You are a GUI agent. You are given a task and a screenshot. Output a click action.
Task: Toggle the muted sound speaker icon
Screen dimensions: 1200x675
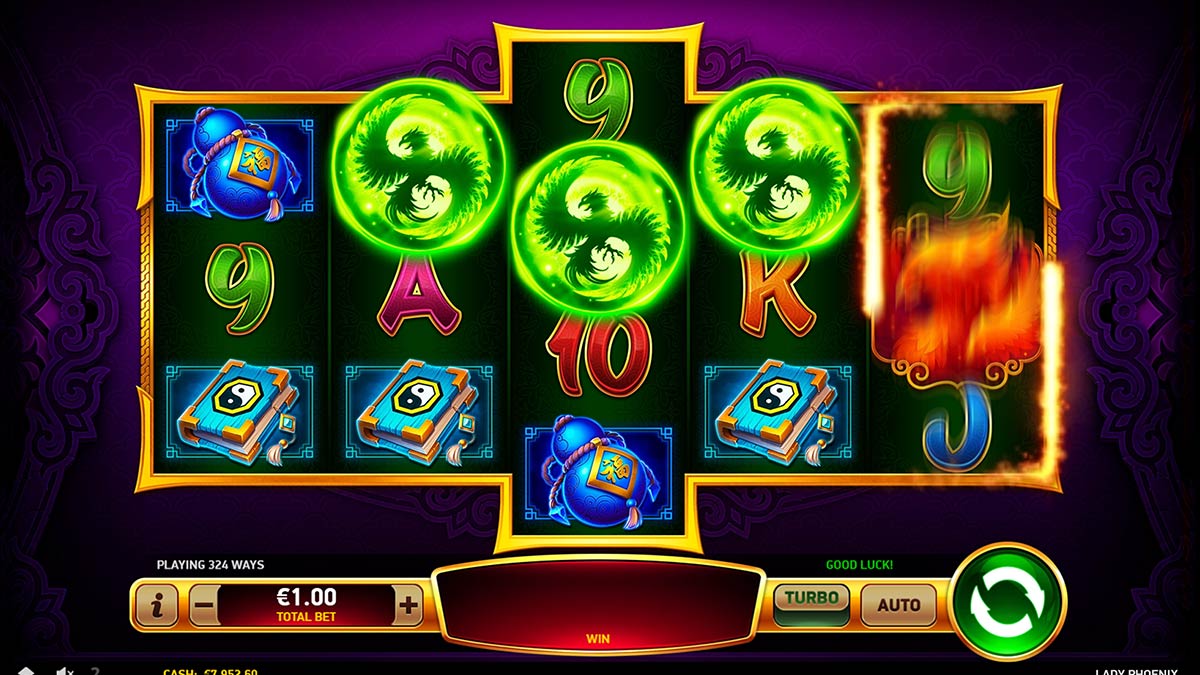pos(64,671)
